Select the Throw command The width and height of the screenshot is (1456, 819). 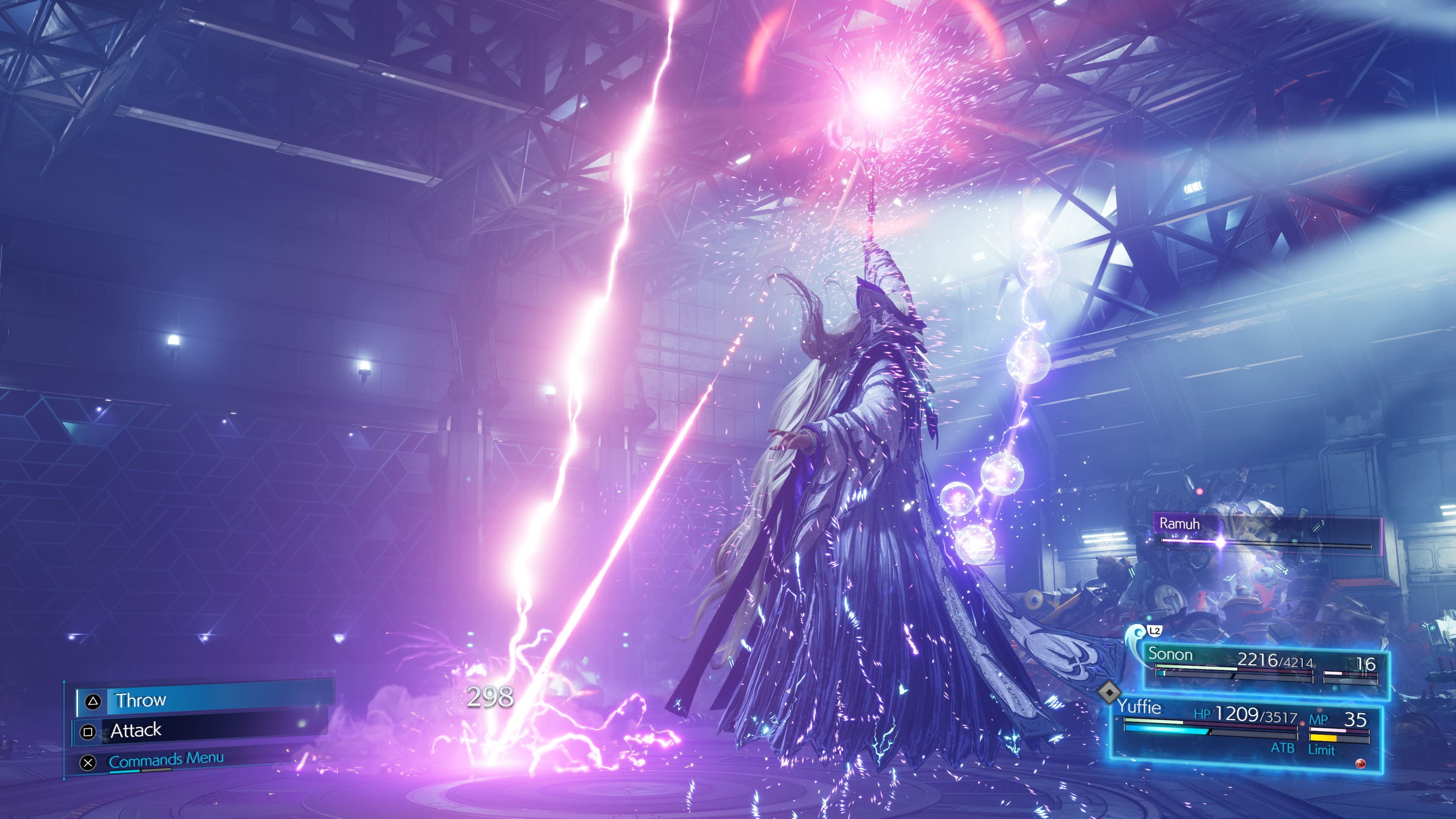141,701
